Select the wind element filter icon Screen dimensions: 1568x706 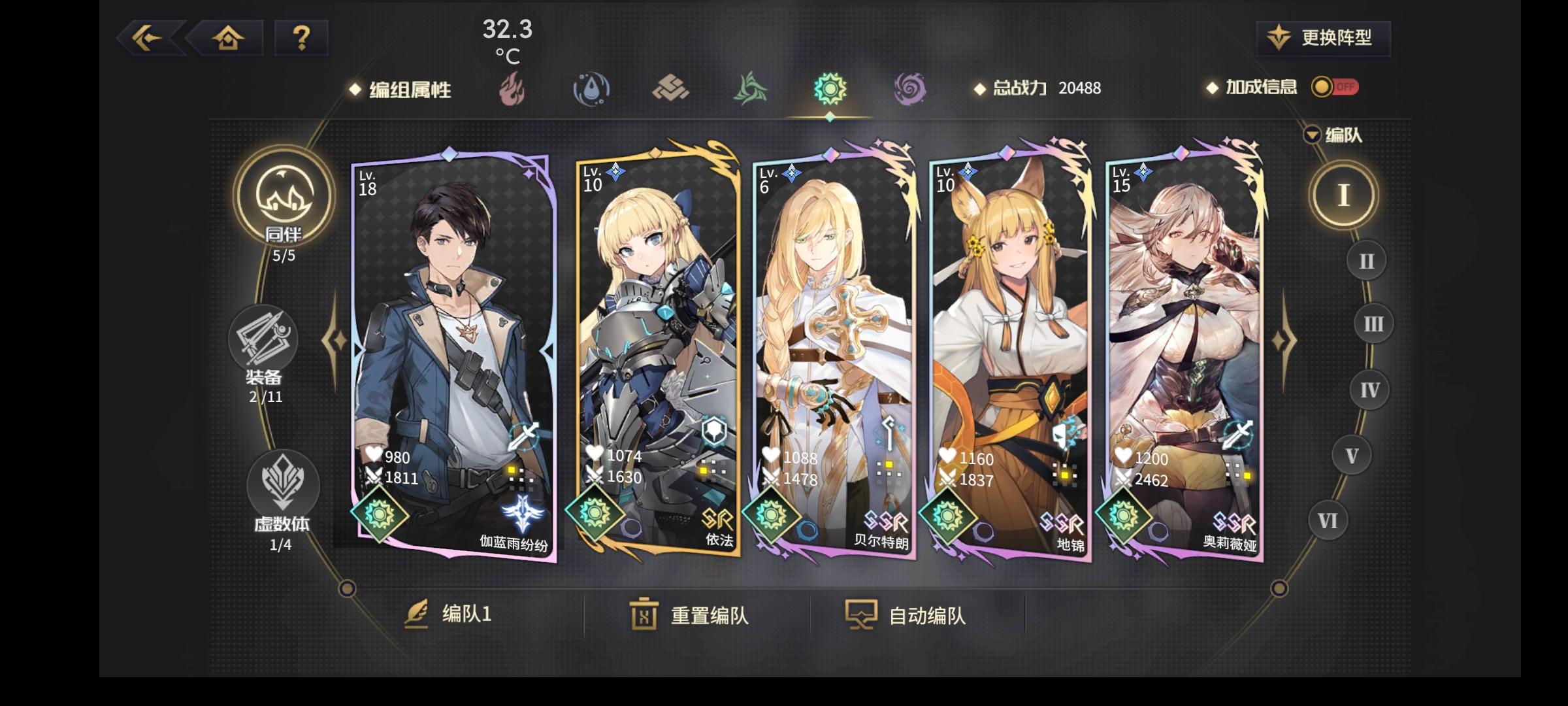click(x=750, y=88)
